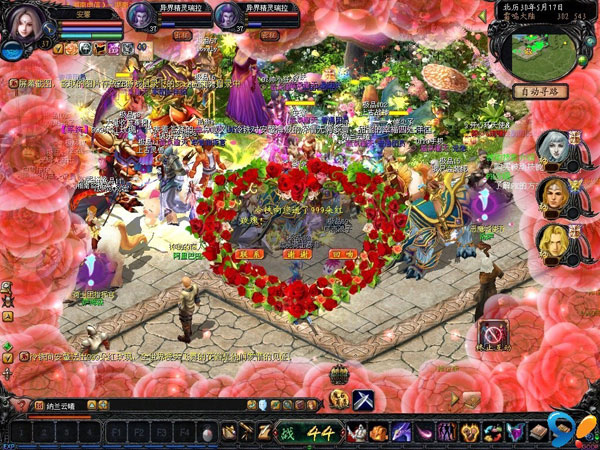Screen dimensions: 600x450
Task: Choose the blonde party member portrait
Action: point(553,241)
